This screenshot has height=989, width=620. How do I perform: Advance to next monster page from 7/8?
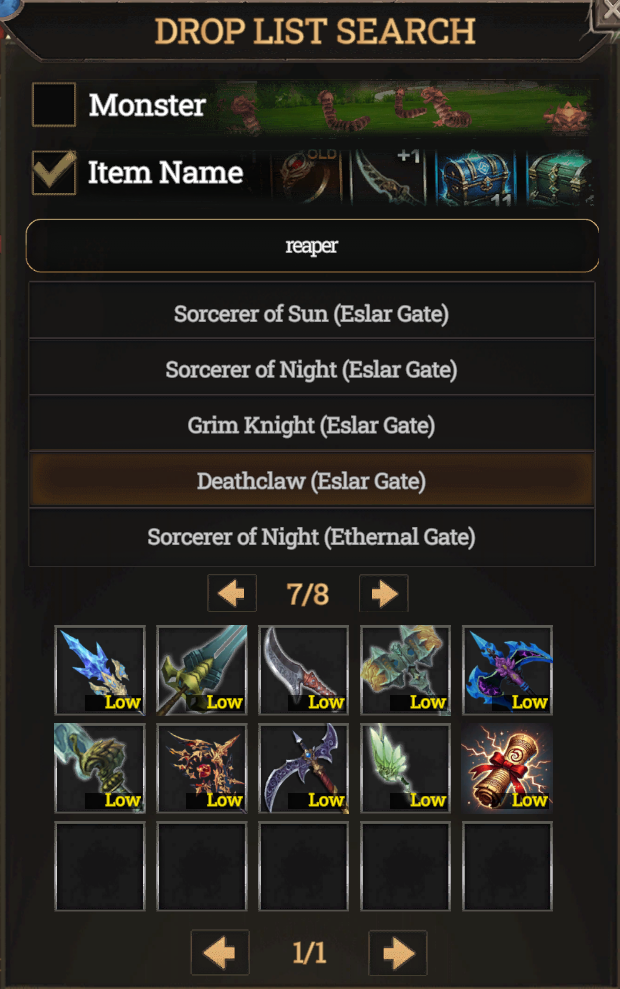383,594
